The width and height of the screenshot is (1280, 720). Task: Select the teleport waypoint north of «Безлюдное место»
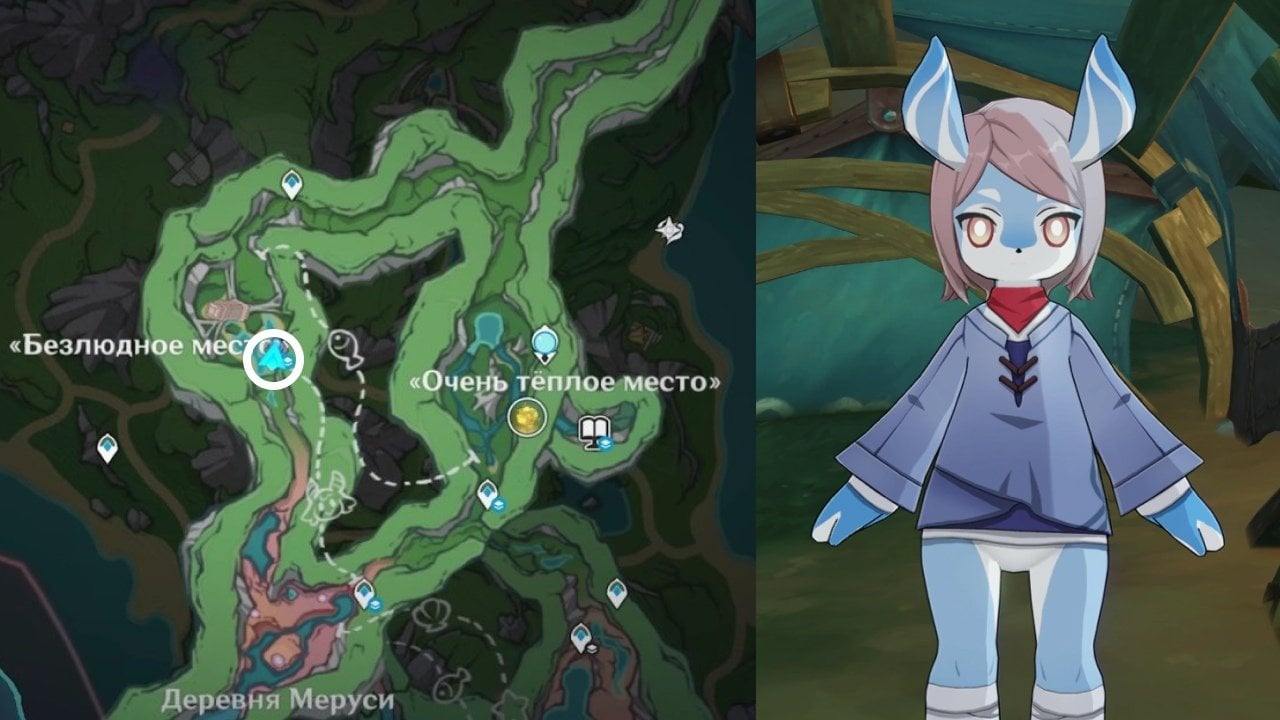click(292, 183)
